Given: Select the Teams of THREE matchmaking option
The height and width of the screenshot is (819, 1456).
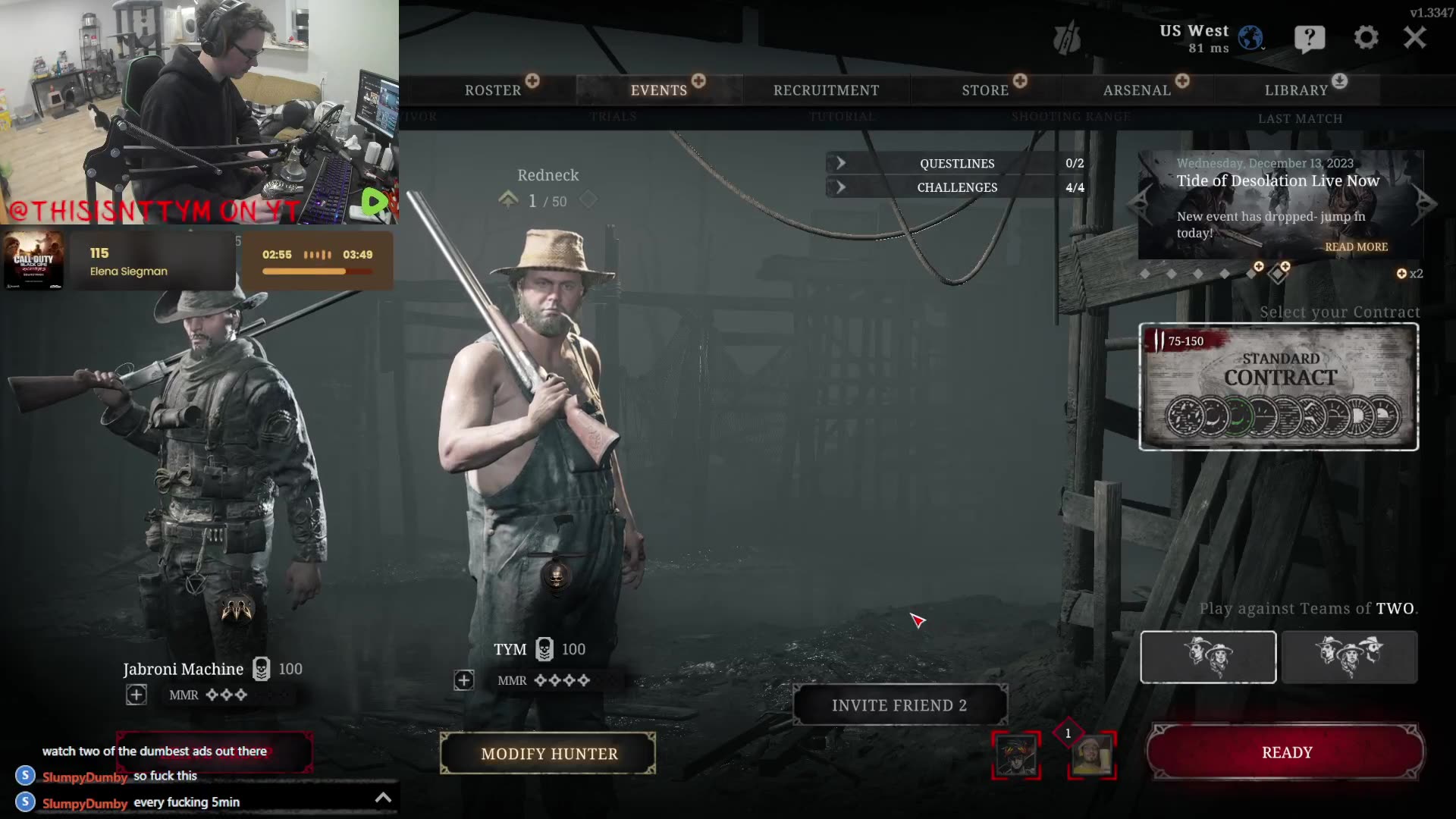Looking at the screenshot, I should point(1350,657).
